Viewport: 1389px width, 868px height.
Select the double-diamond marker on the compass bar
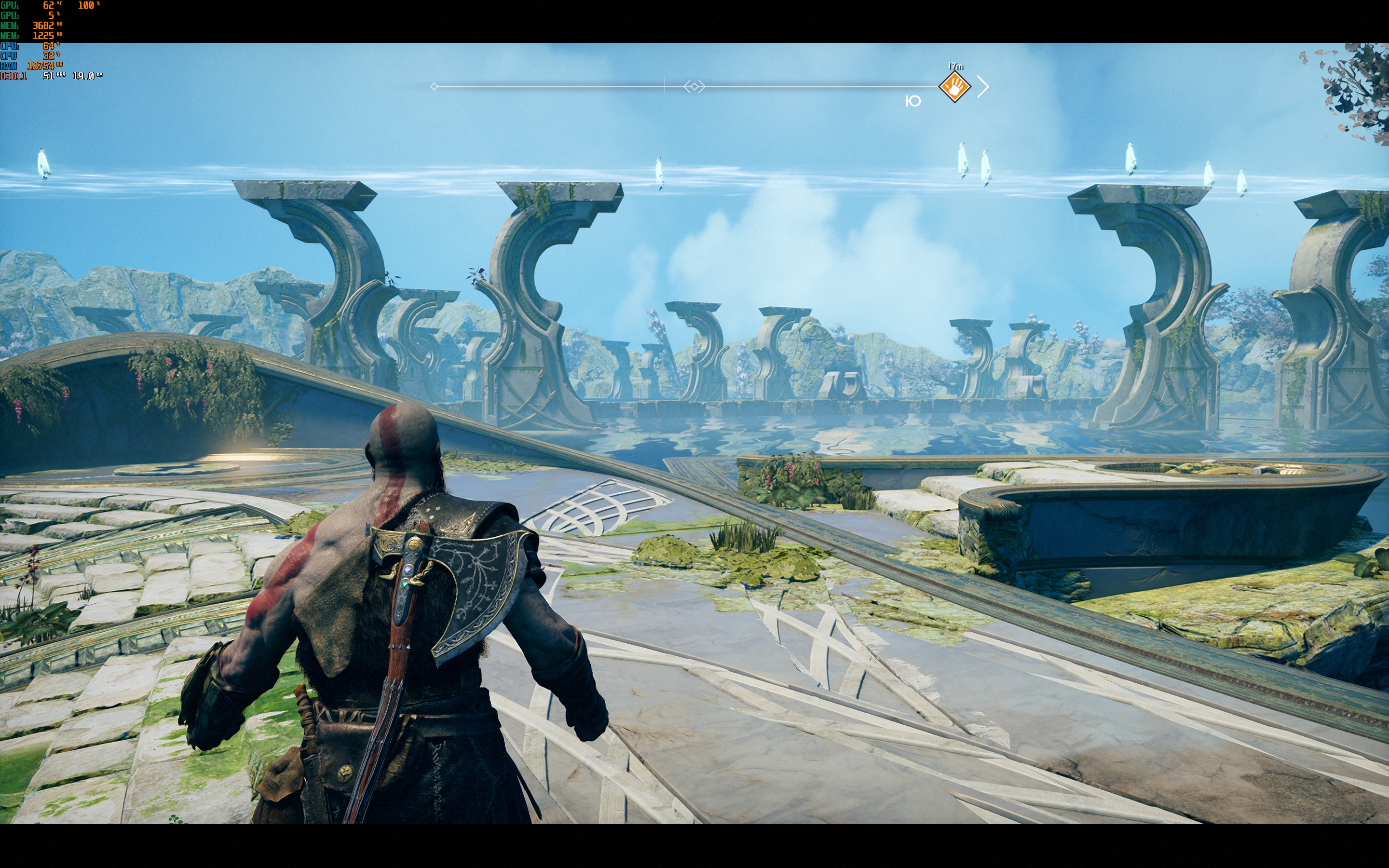pos(694,87)
